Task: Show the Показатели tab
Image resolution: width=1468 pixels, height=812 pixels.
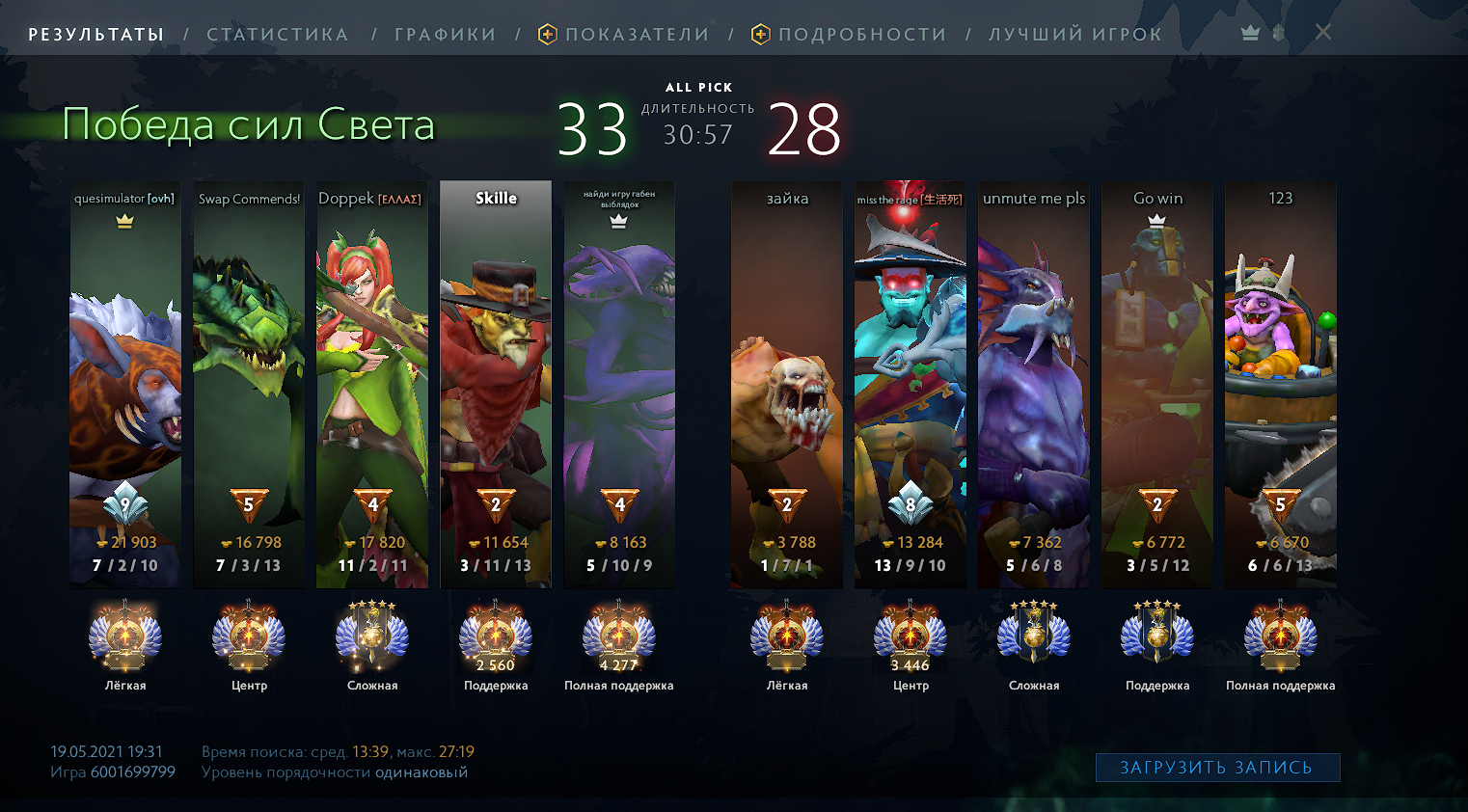Action: [636, 35]
